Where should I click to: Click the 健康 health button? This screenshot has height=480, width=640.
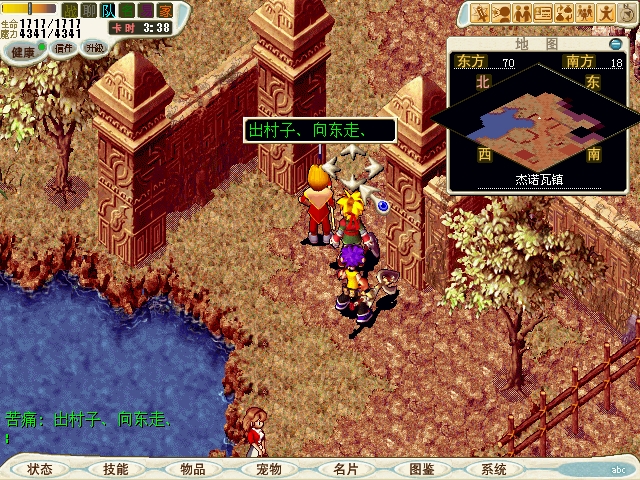[24, 51]
